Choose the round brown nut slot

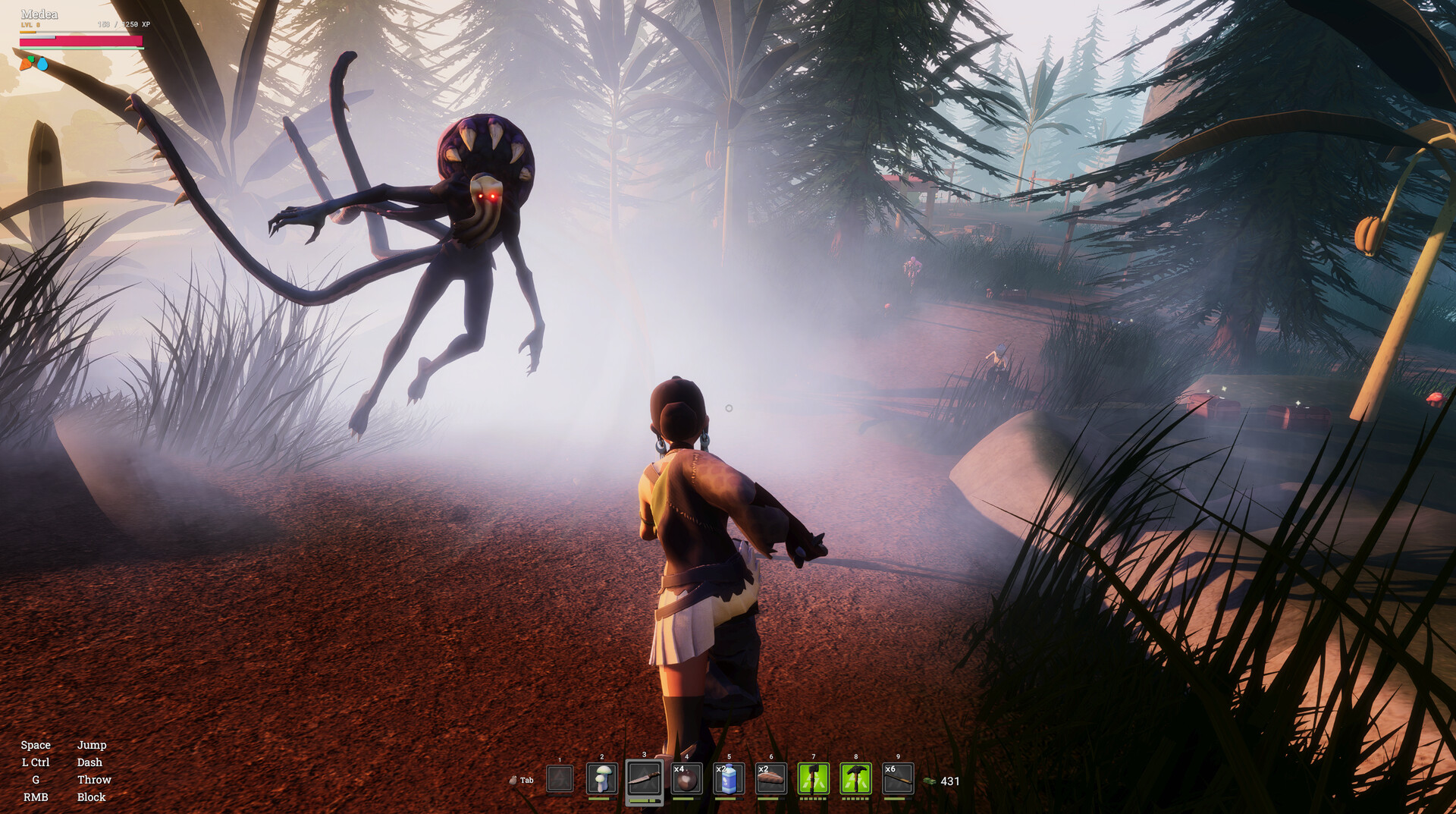(x=686, y=779)
